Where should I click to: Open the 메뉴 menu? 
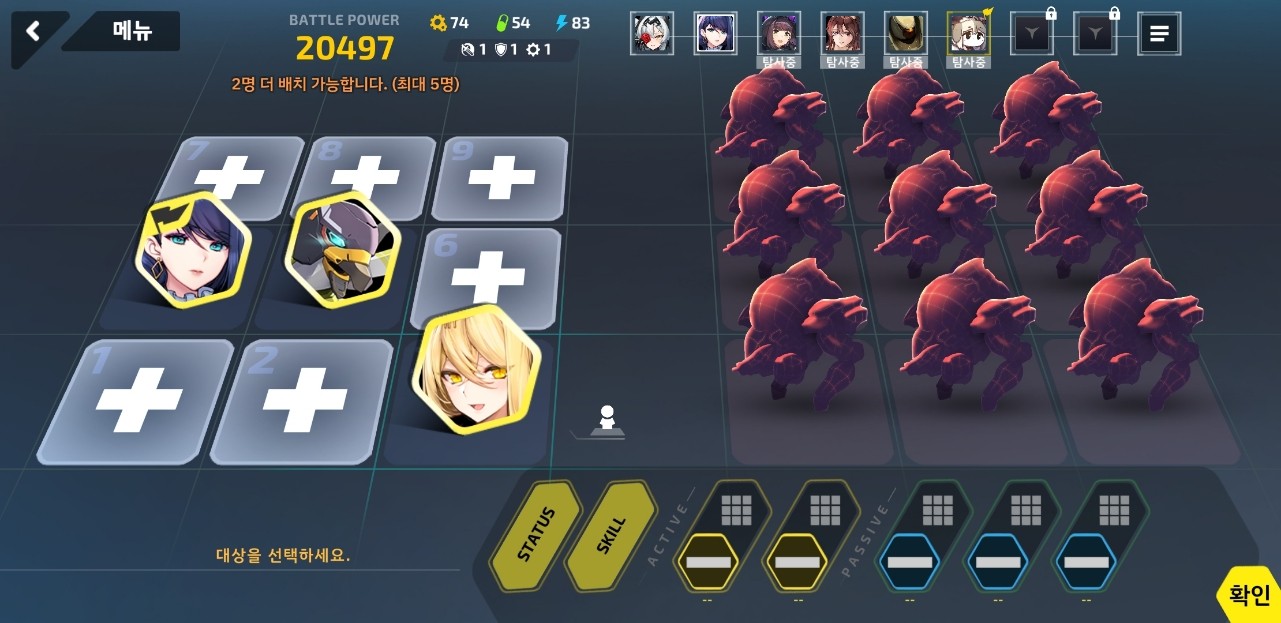[132, 32]
